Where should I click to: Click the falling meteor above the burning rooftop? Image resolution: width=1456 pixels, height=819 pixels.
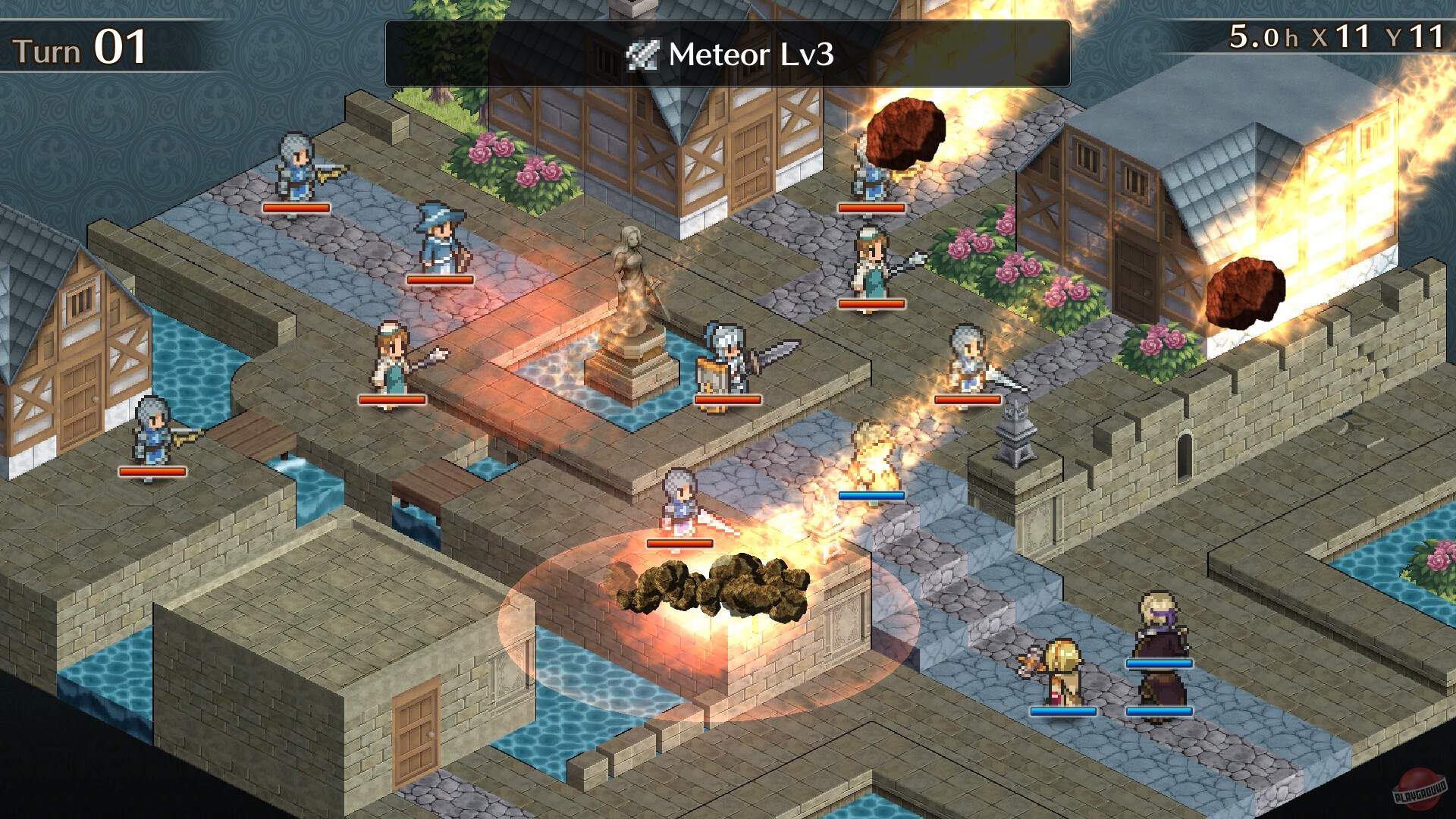tap(907, 133)
